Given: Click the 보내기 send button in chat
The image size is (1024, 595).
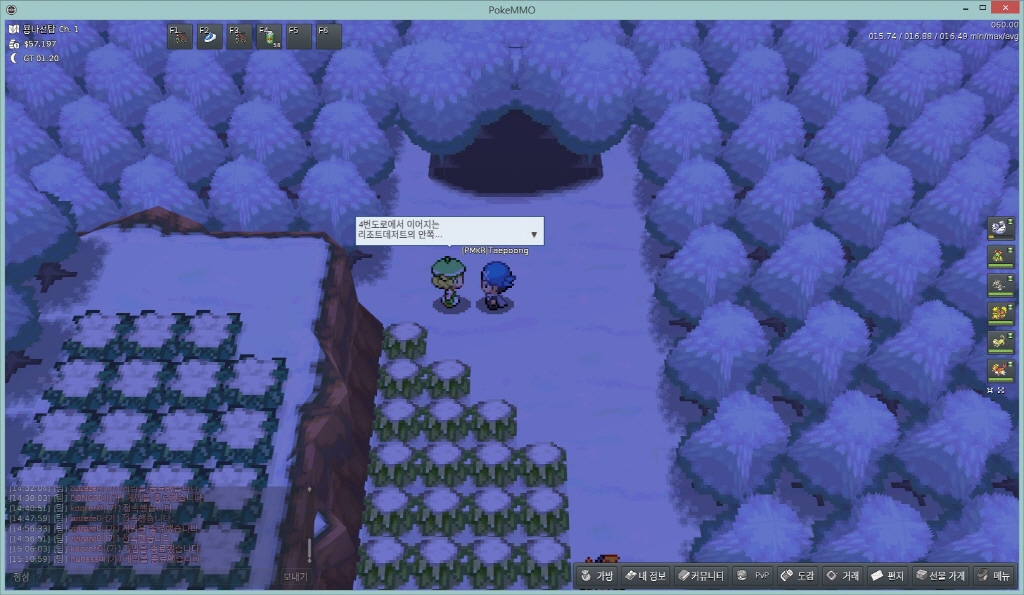Looking at the screenshot, I should [x=295, y=577].
